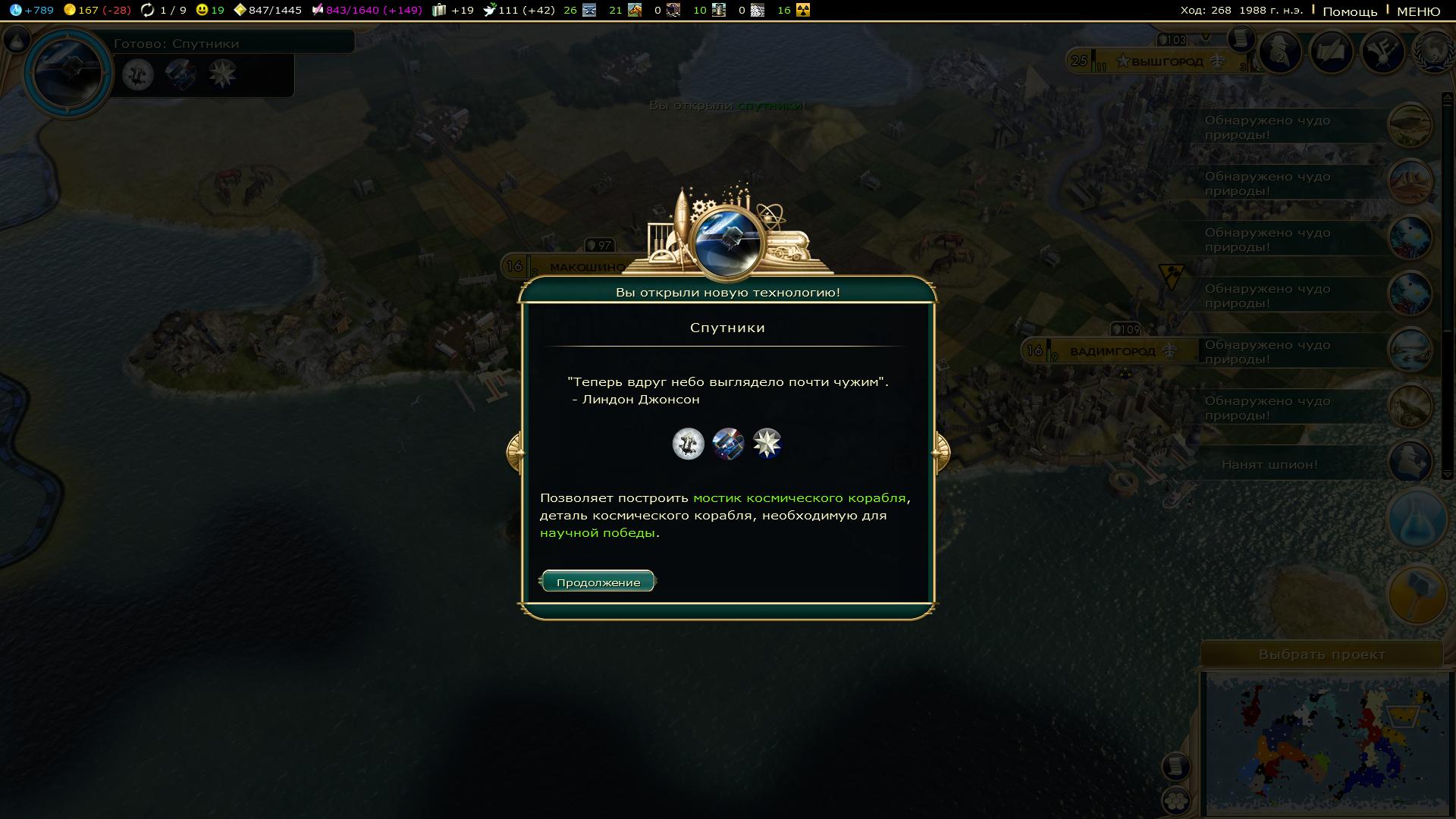Viewport: 1456px width, 819px height.
Task: Follow the научной победы link
Action: pyautogui.click(x=598, y=533)
